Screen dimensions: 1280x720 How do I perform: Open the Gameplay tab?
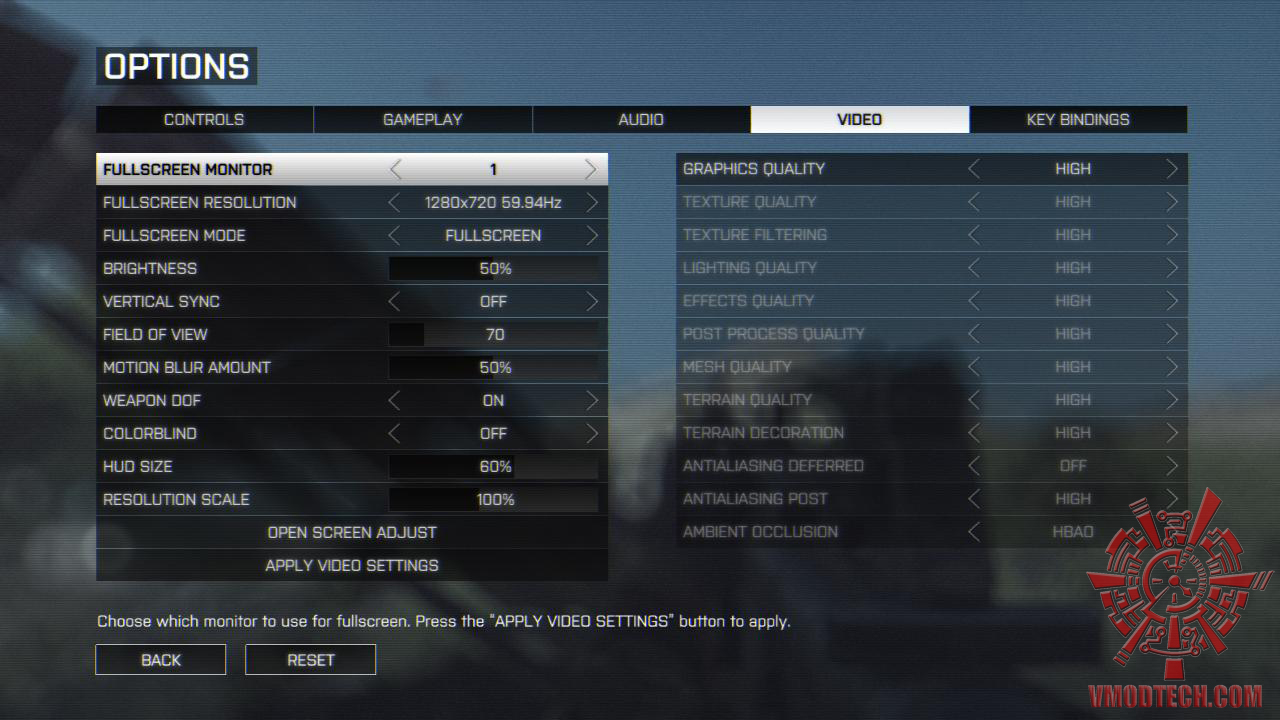[422, 119]
